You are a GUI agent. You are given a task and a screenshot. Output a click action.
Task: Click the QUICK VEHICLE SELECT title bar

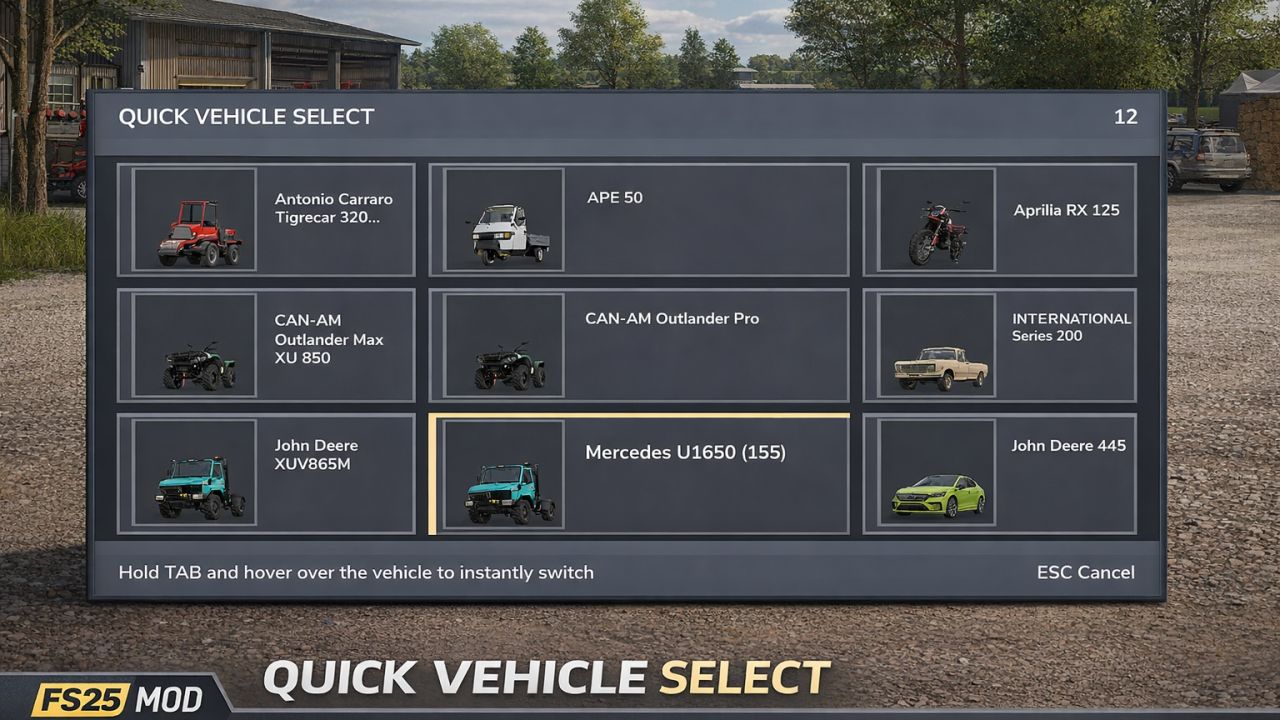point(246,116)
